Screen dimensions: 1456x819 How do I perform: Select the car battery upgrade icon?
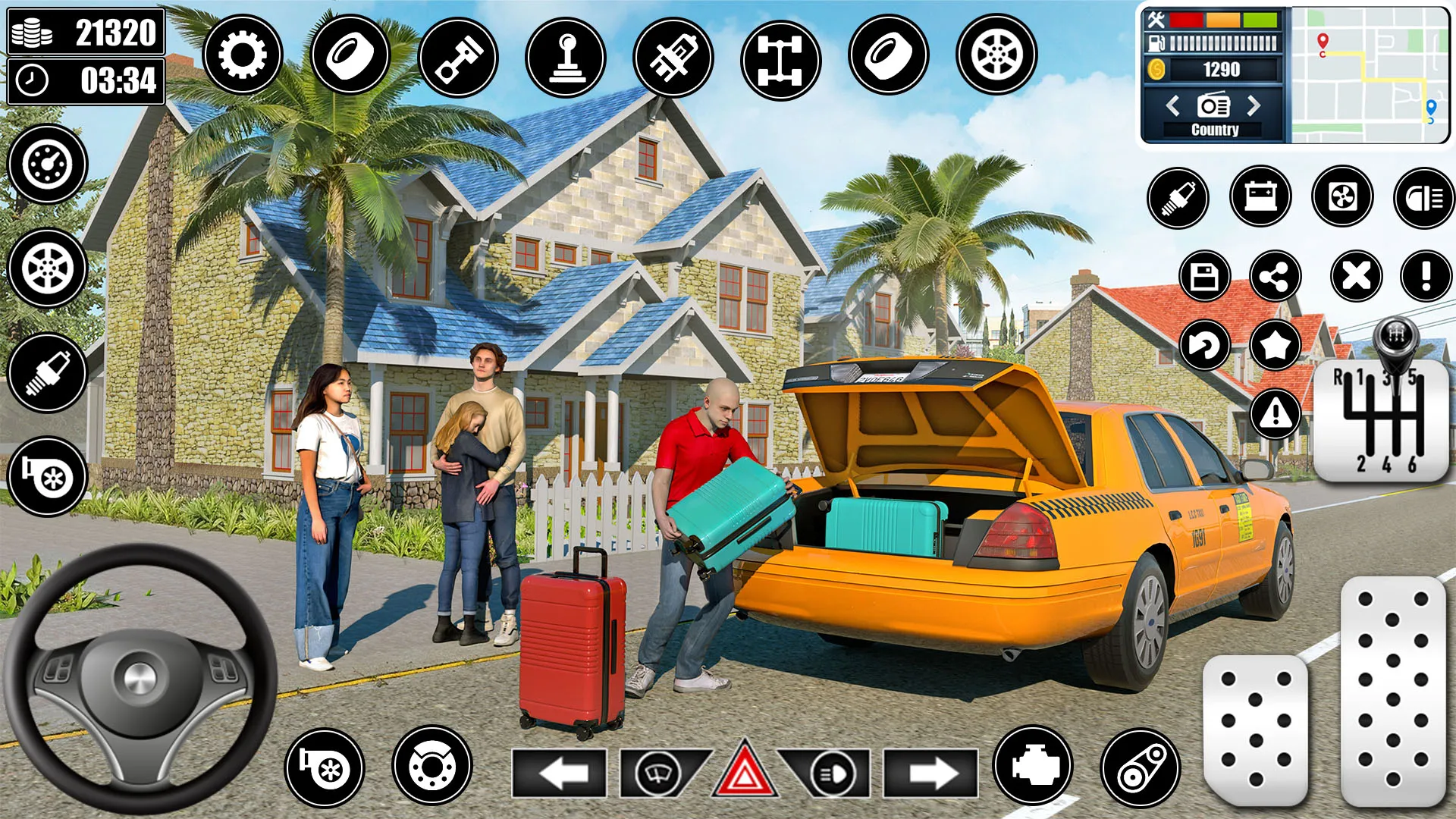[1263, 198]
